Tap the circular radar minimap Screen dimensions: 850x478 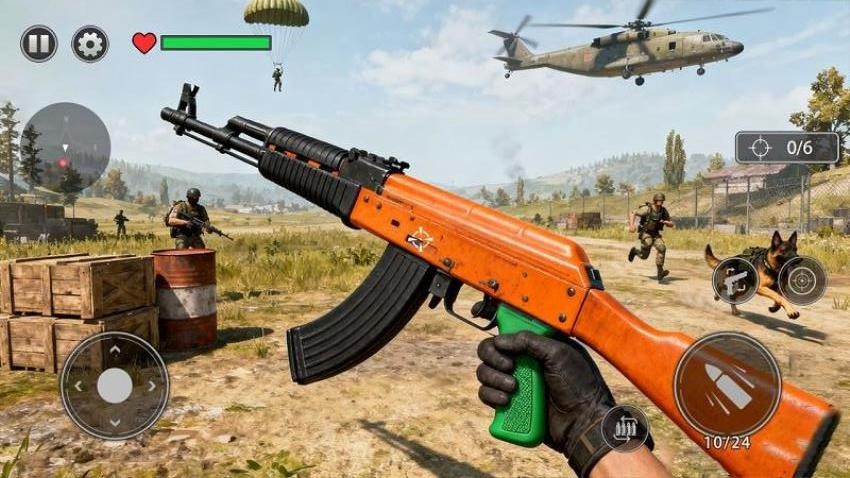pos(66,147)
